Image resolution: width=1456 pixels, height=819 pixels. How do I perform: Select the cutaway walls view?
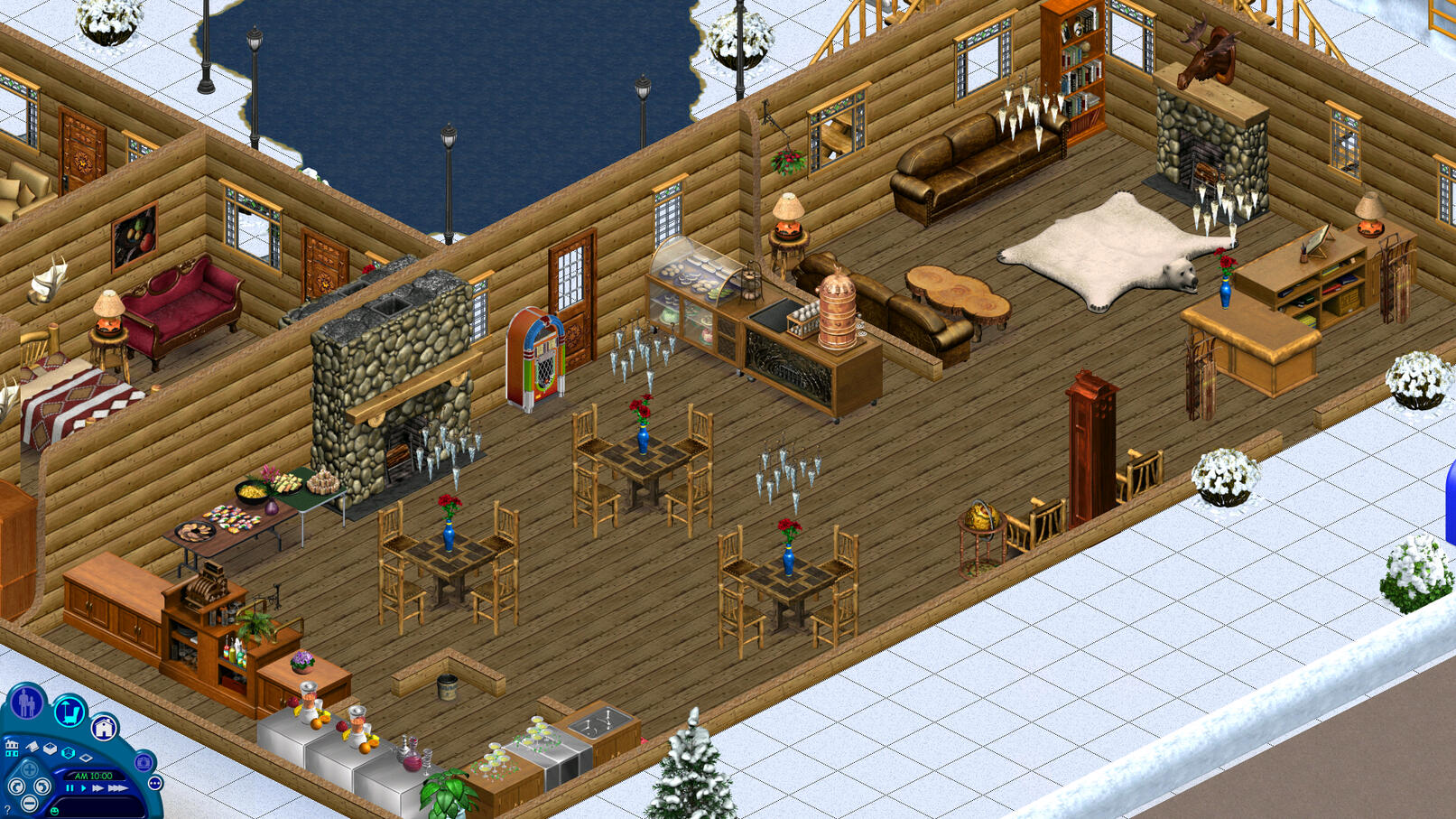point(68,751)
